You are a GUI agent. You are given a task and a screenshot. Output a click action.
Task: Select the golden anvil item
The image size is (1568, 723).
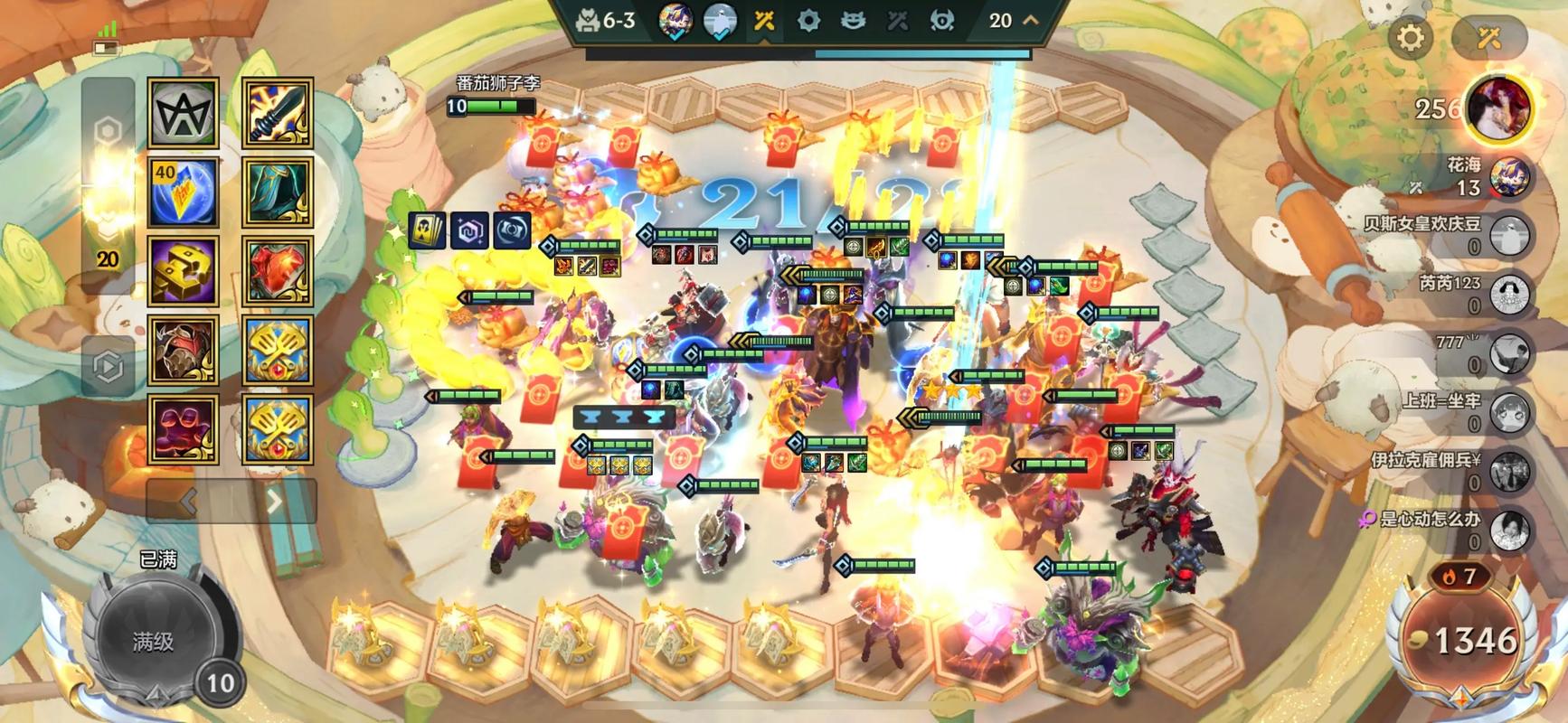coord(184,271)
